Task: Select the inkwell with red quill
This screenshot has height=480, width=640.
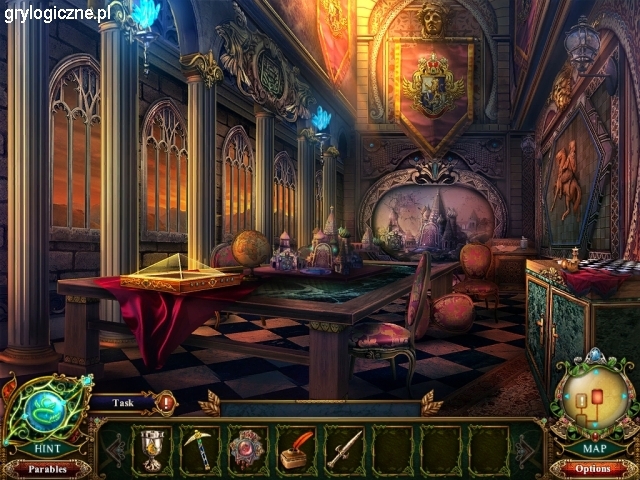Action: click(x=296, y=448)
